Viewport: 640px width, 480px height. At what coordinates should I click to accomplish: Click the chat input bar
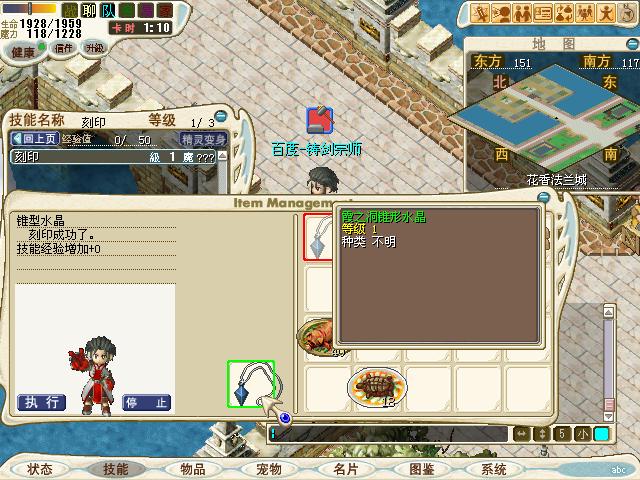[x=390, y=433]
